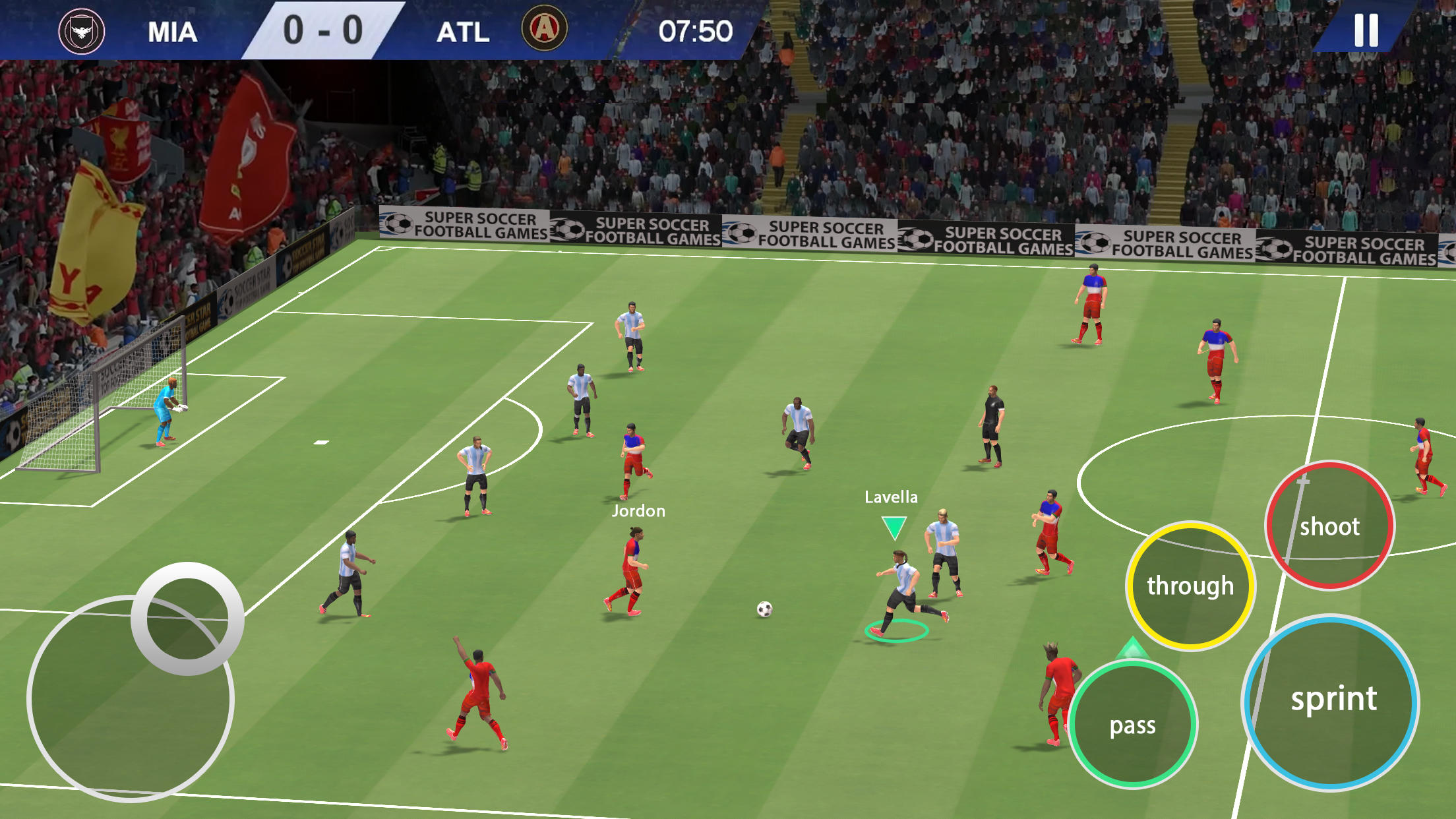Screen dimensions: 1456x819
Task: Pause the match
Action: 1366,30
